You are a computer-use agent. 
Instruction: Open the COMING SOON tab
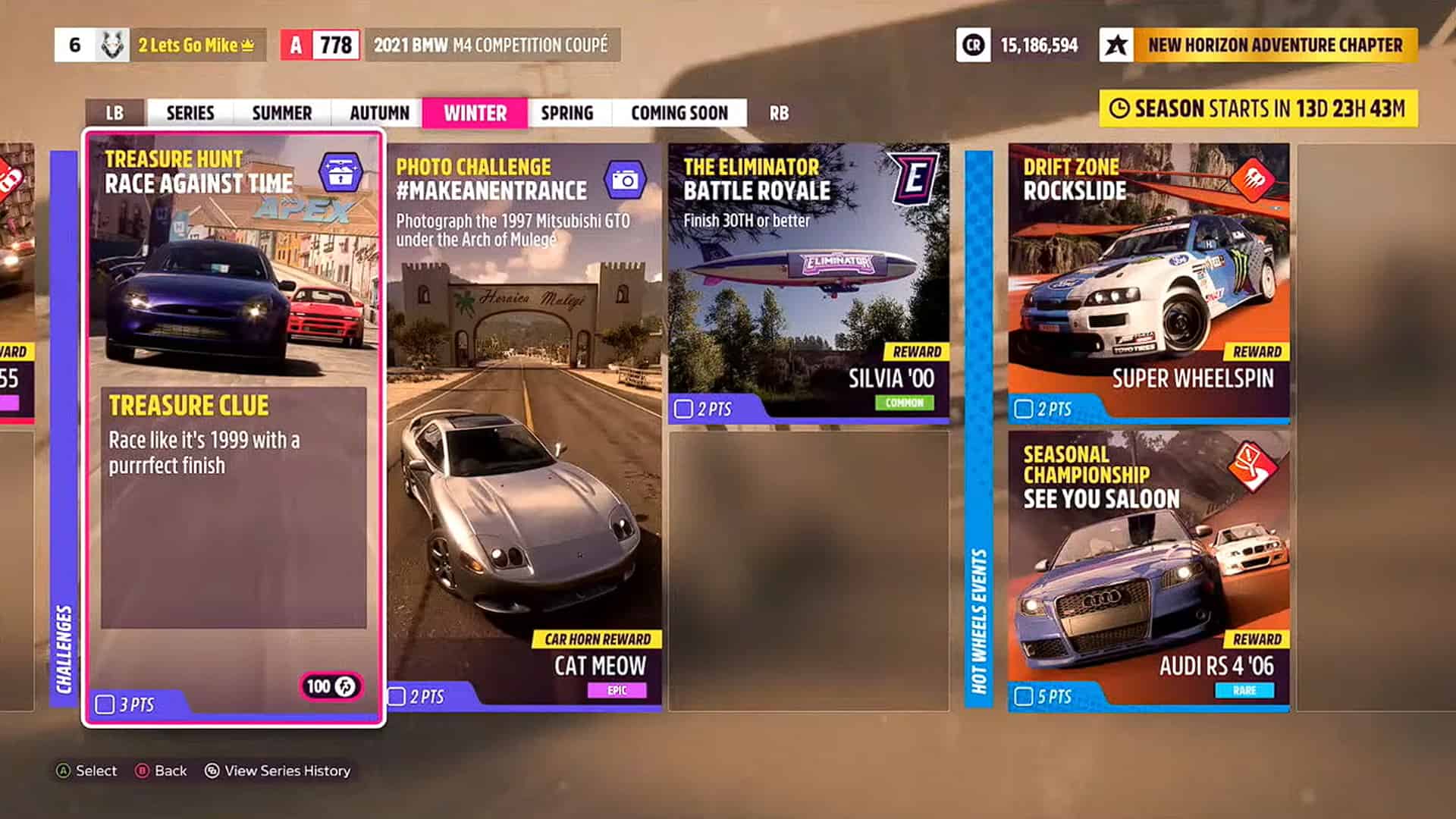coord(679,113)
